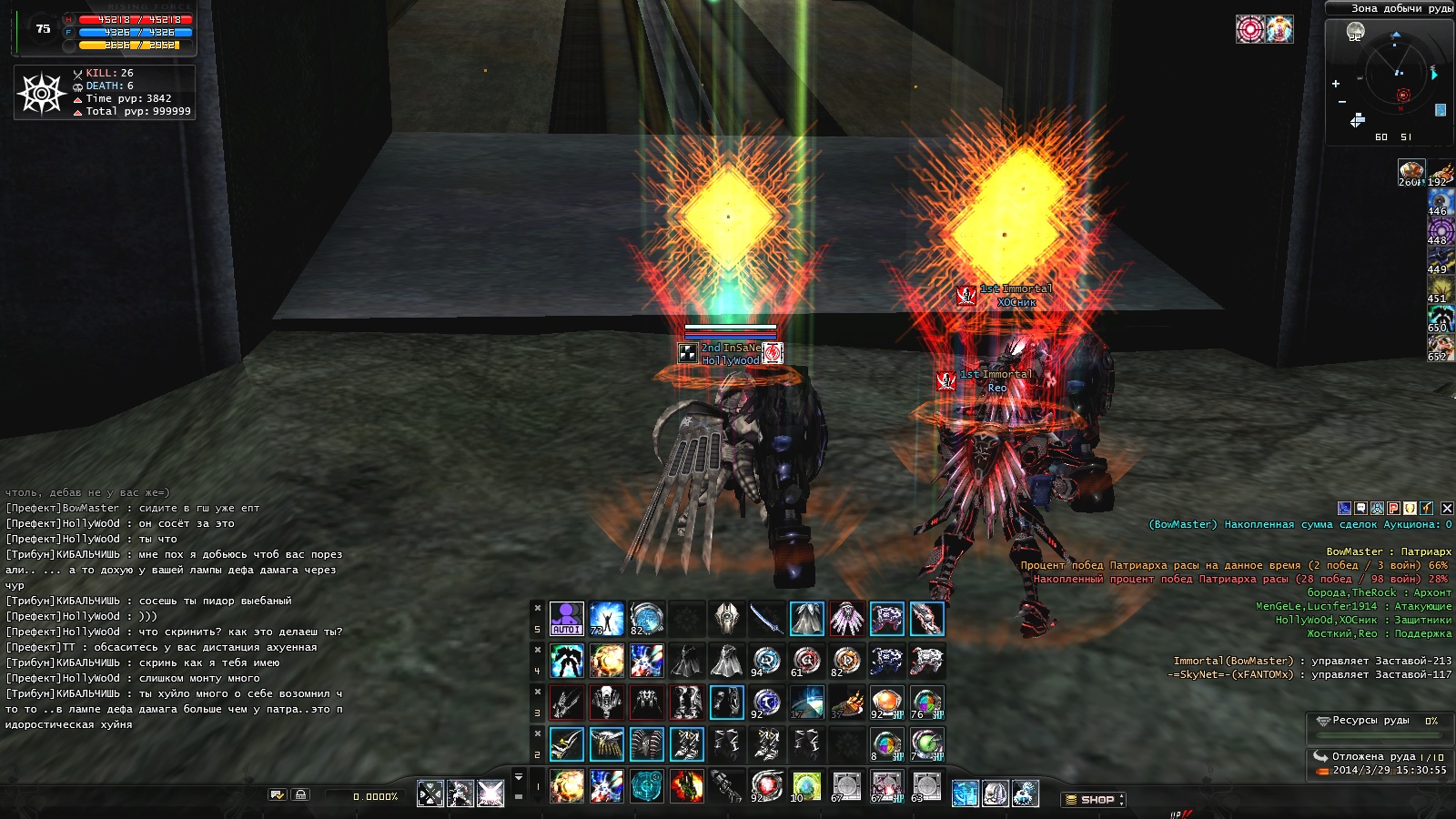Toggle the AUTO I hotbar slot
Screen dimensions: 1456x819
[x=566, y=619]
